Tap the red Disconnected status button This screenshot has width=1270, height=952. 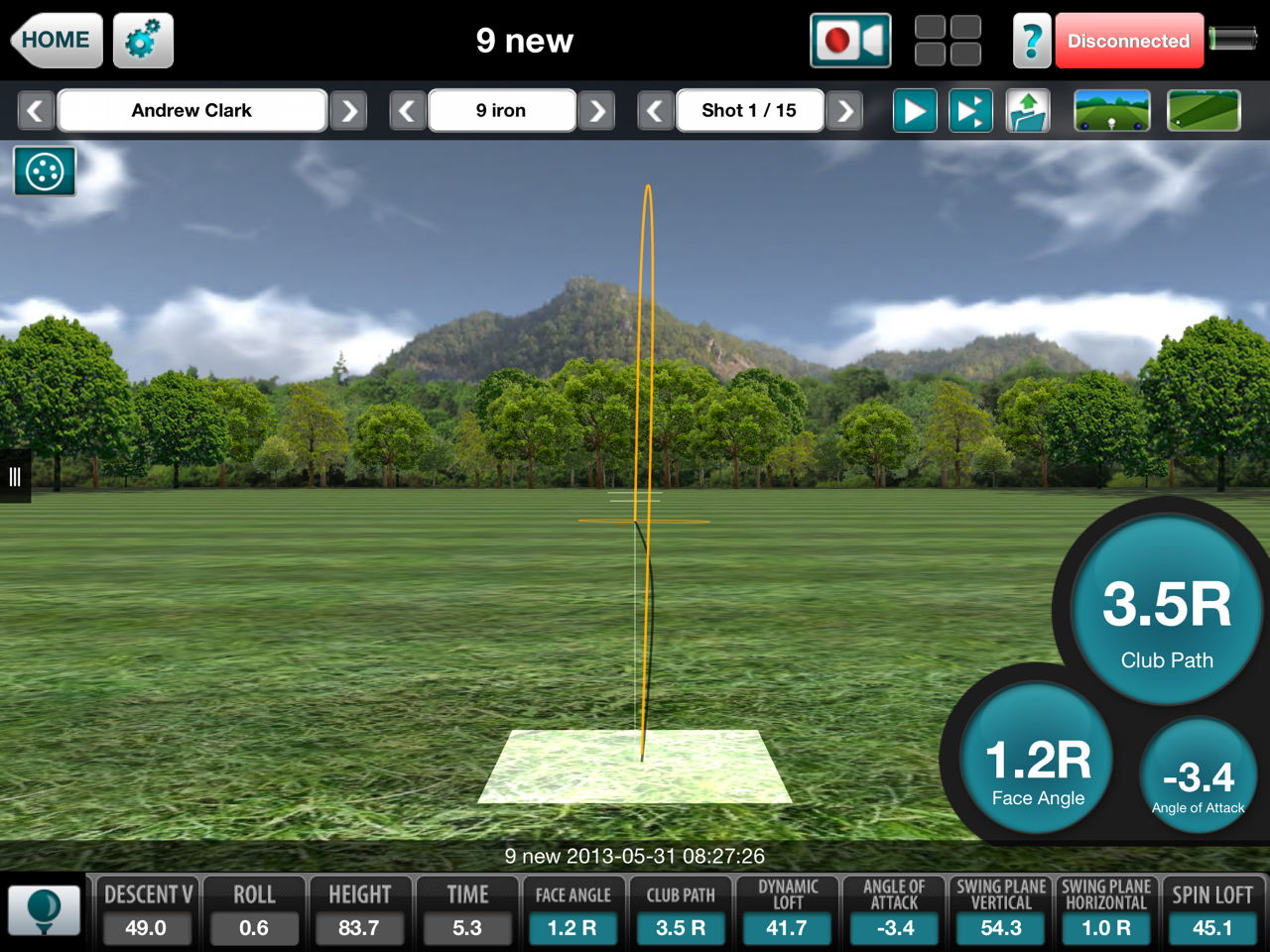[x=1128, y=41]
